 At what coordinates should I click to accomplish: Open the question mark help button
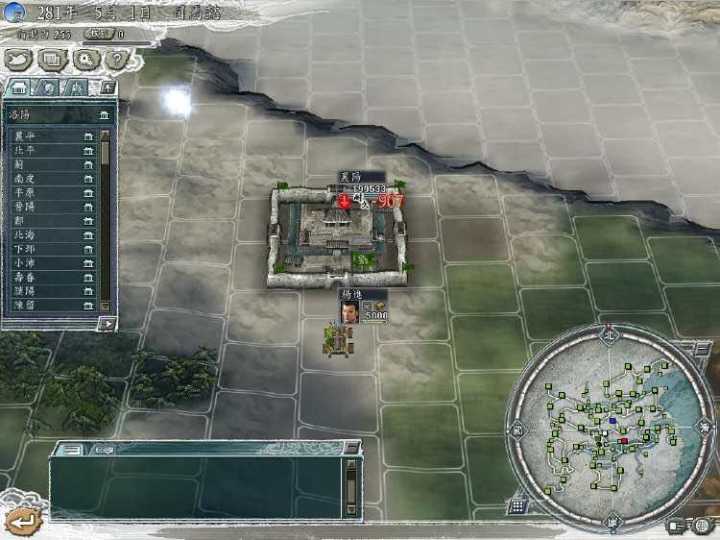118,60
